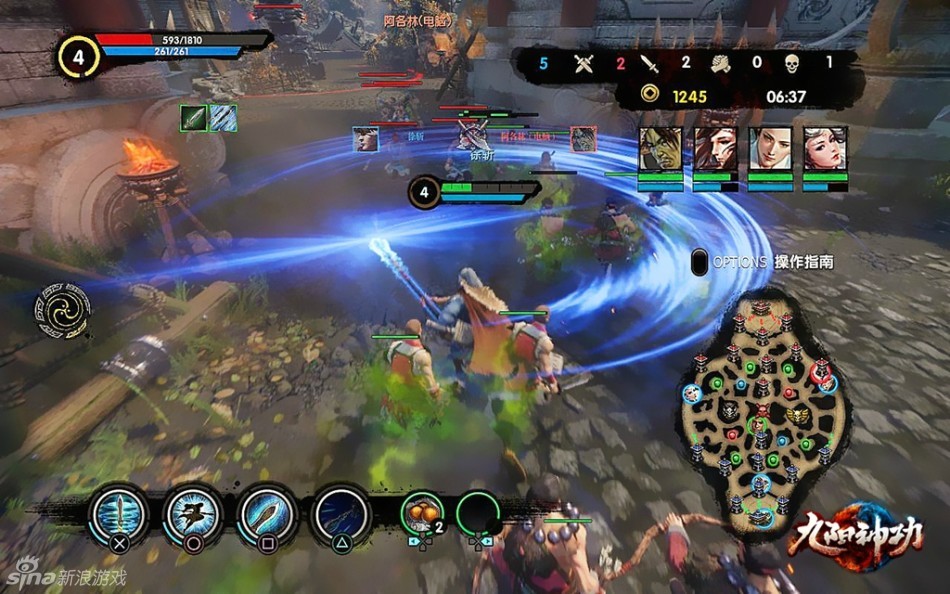The height and width of the screenshot is (594, 950).
Task: Use the orange consumable item with count 2
Action: (423, 514)
